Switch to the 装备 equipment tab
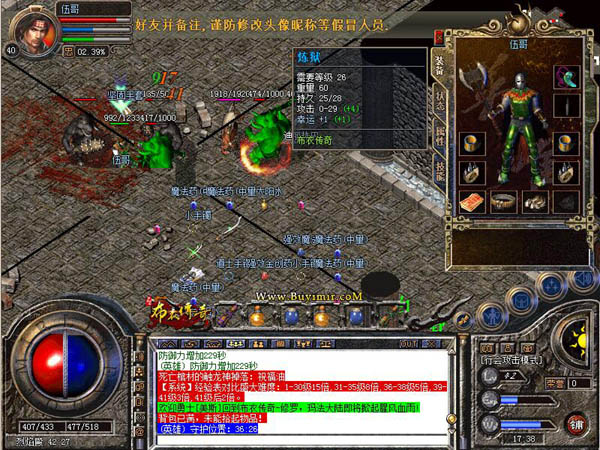 439,66
